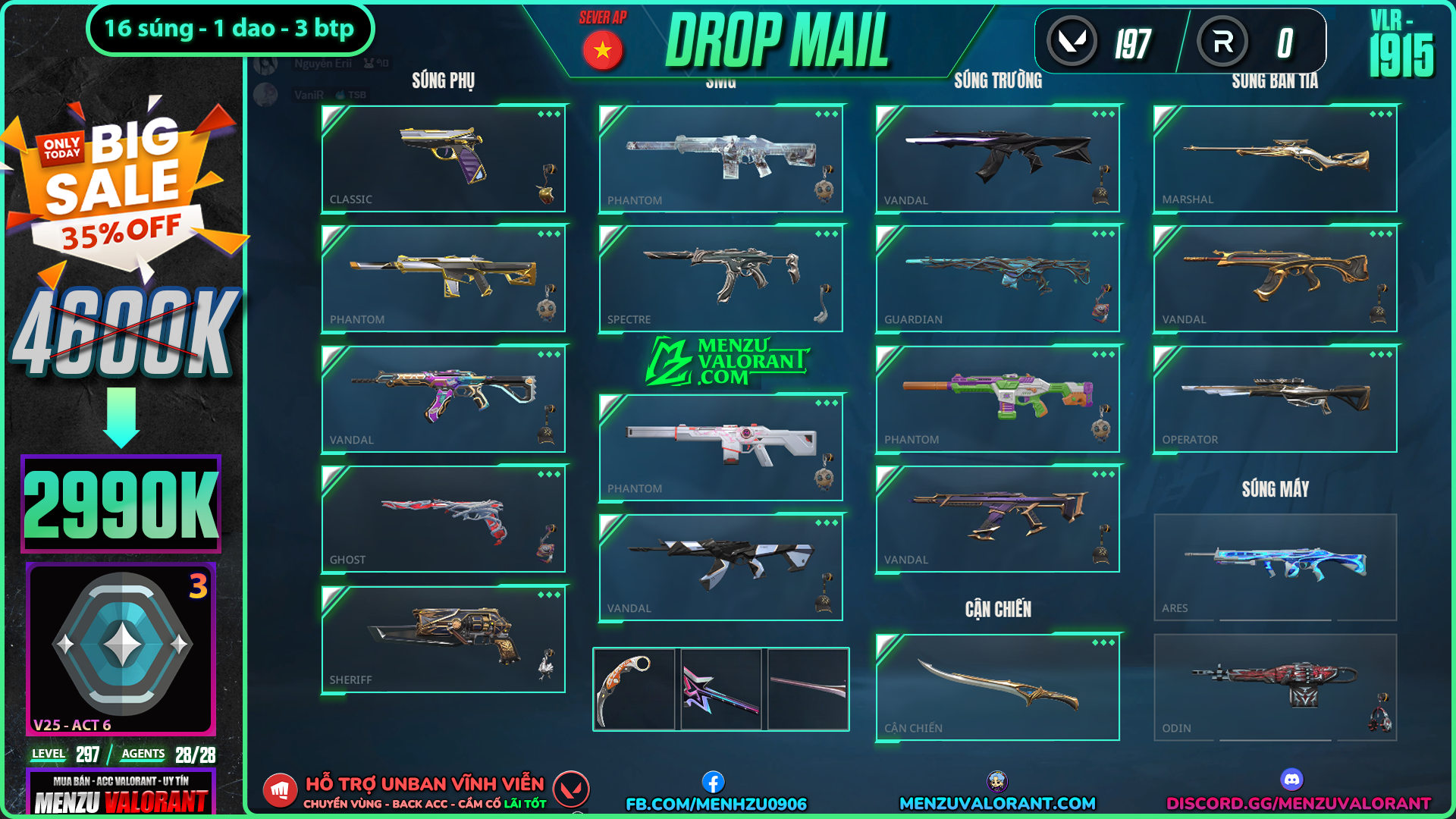Screen dimensions: 1456x819
Task: Open the blue Ares machine gun slot
Action: (x=1275, y=567)
